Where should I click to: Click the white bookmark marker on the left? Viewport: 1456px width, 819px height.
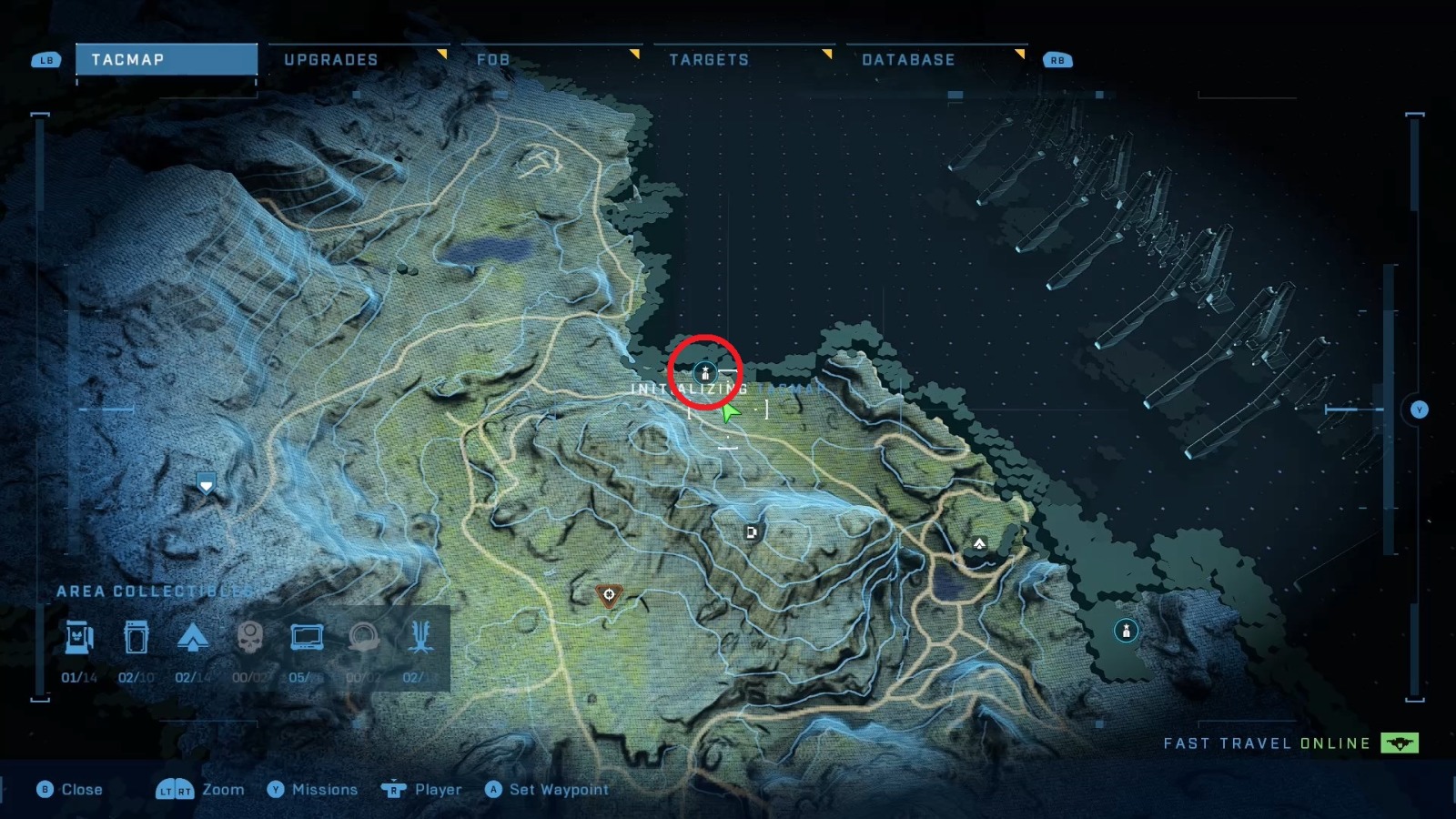[x=206, y=485]
